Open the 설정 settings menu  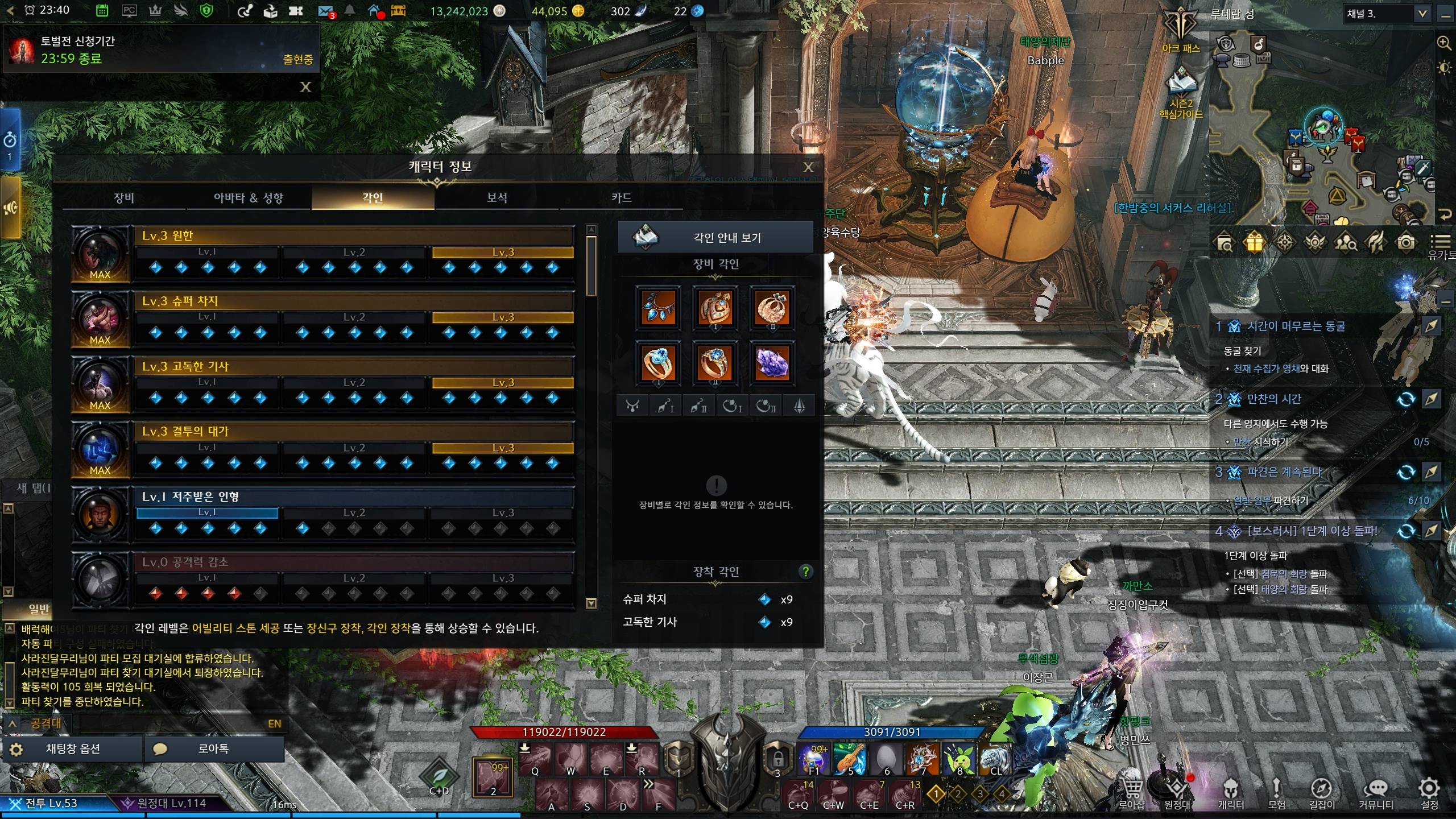click(x=1429, y=792)
